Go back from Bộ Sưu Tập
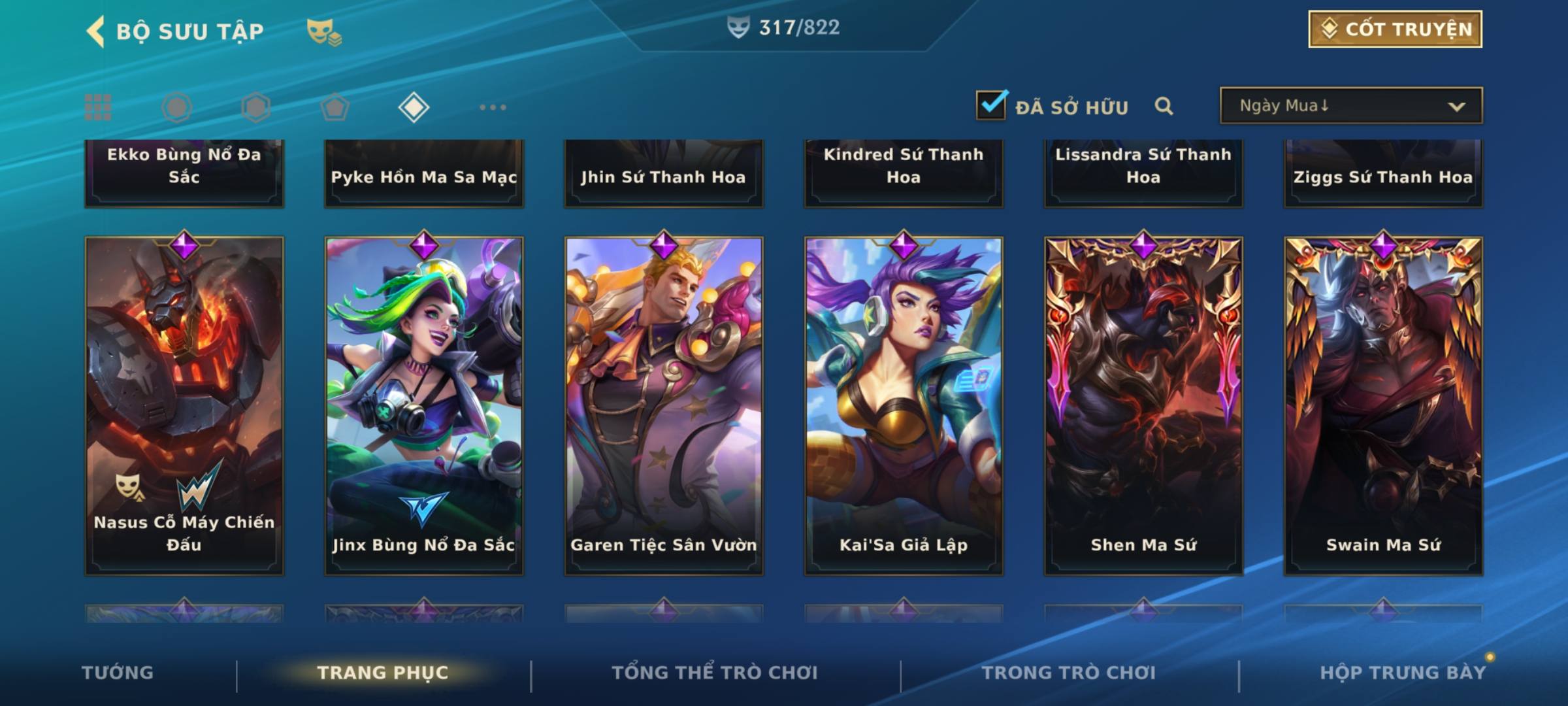The height and width of the screenshot is (706, 1568). [x=95, y=31]
